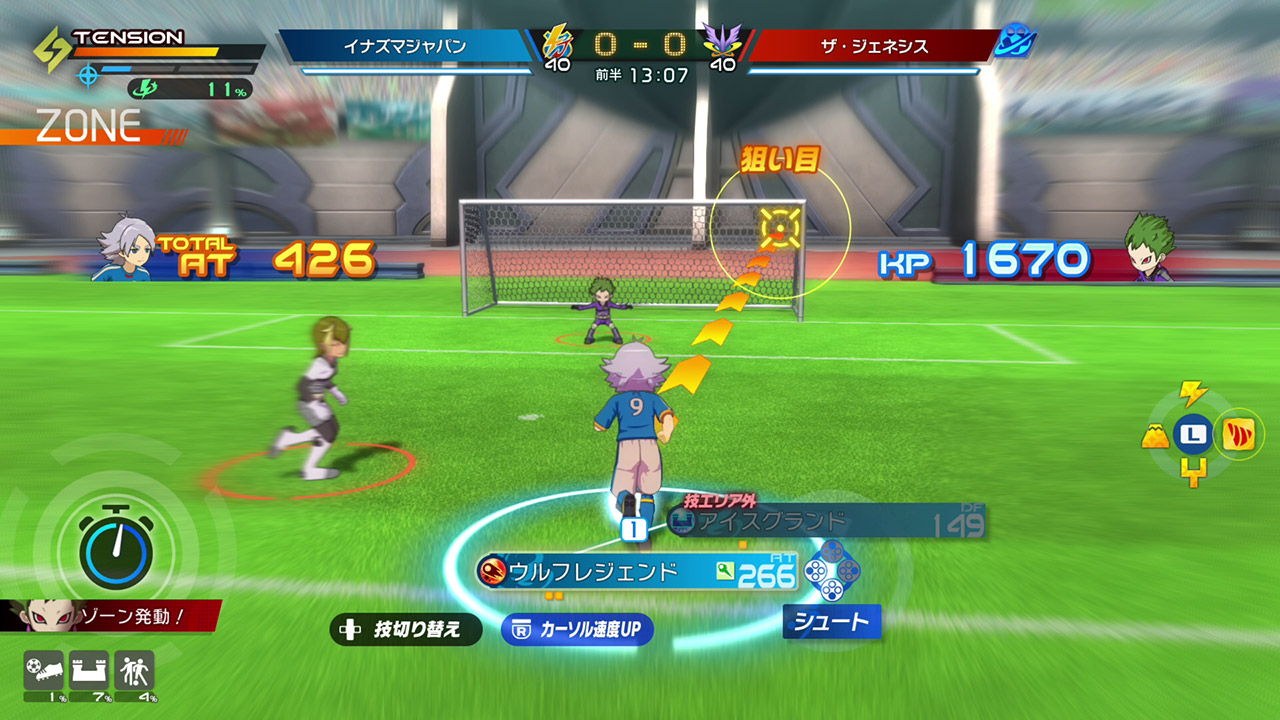Activate the lightning bolt tactic icon

click(1192, 393)
